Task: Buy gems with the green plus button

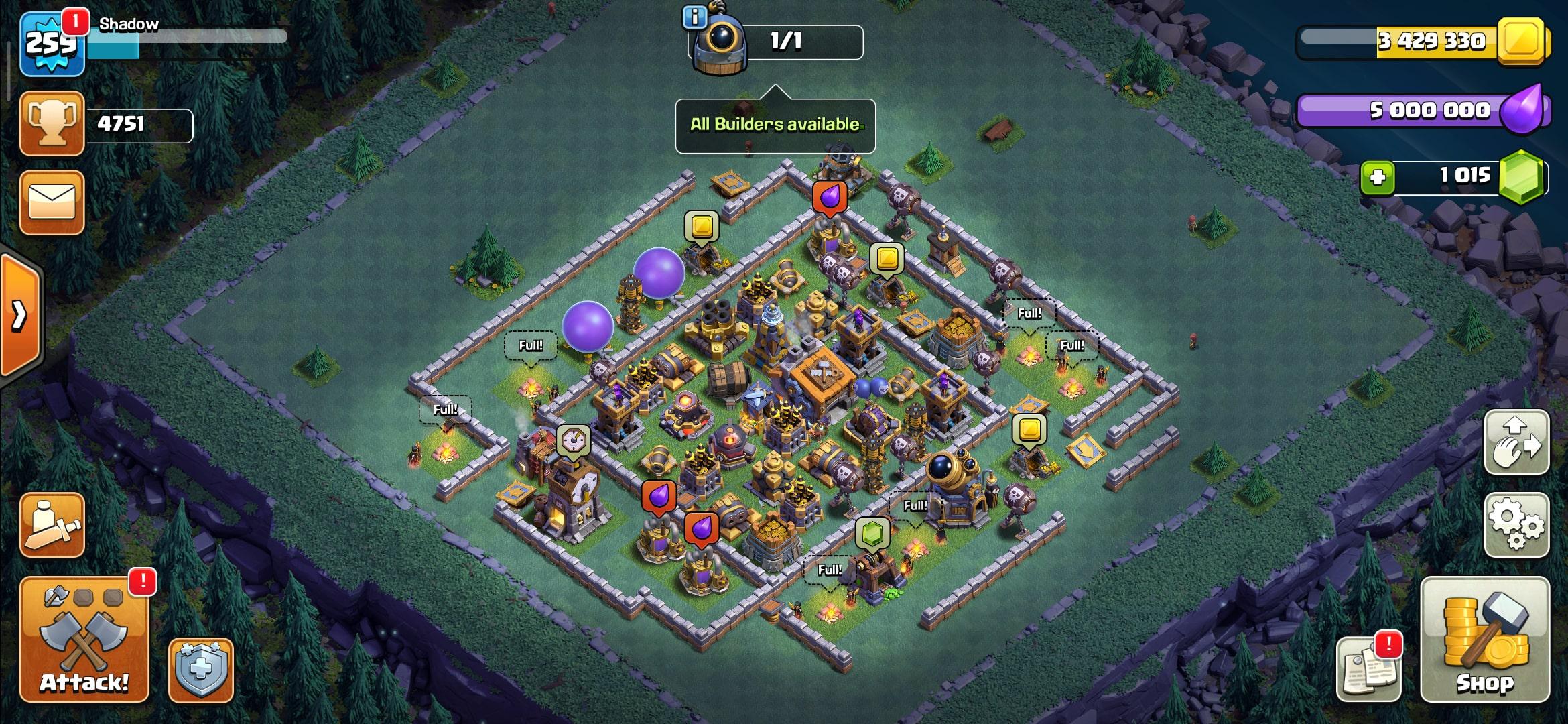Action: click(x=1378, y=177)
